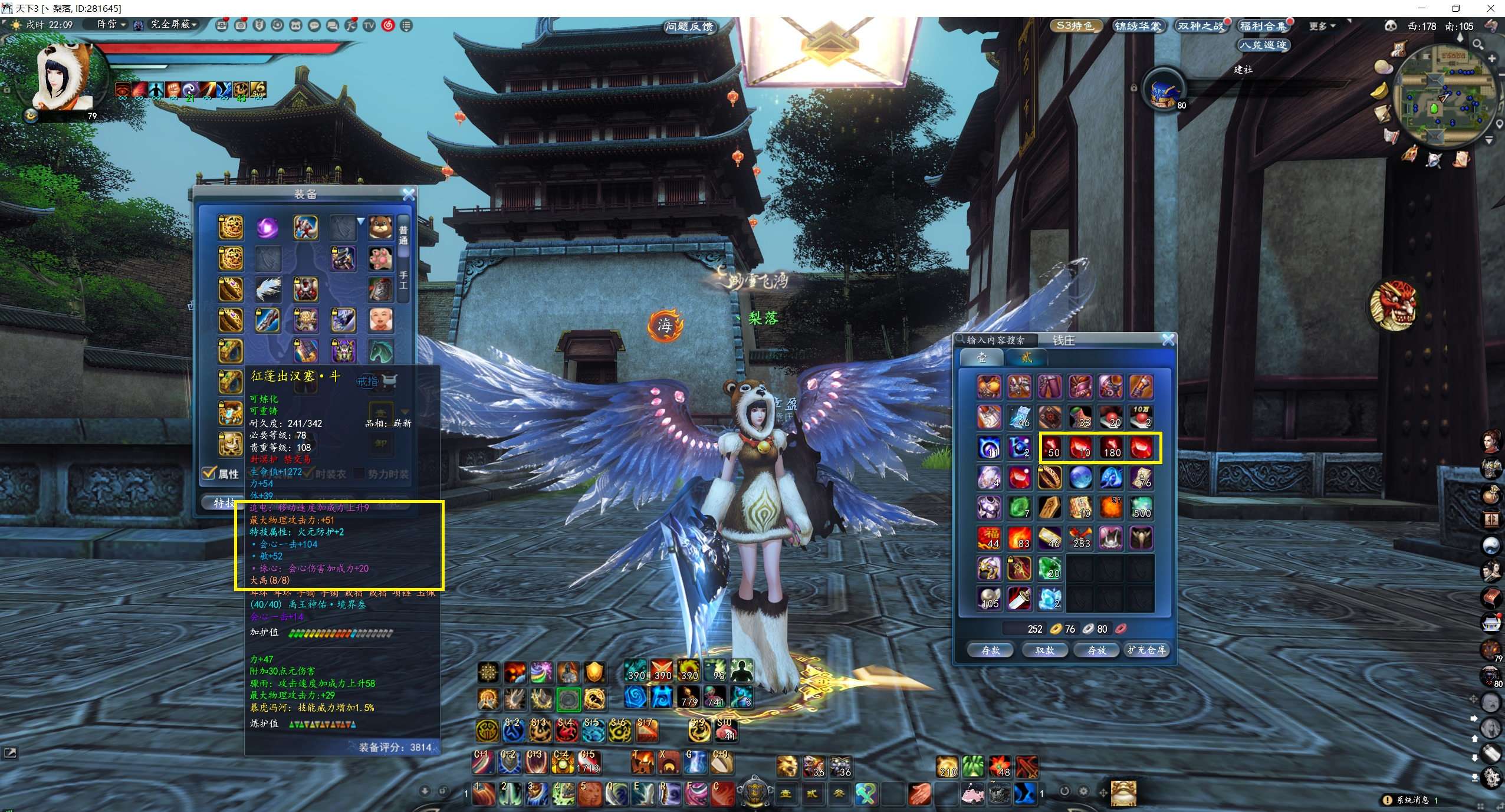
Task: Click the 存款 deposit money button
Action: [990, 650]
